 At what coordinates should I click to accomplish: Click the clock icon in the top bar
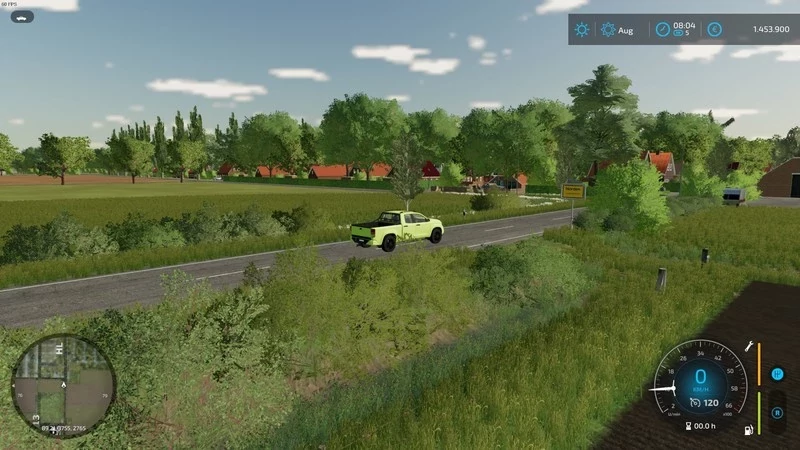662,30
